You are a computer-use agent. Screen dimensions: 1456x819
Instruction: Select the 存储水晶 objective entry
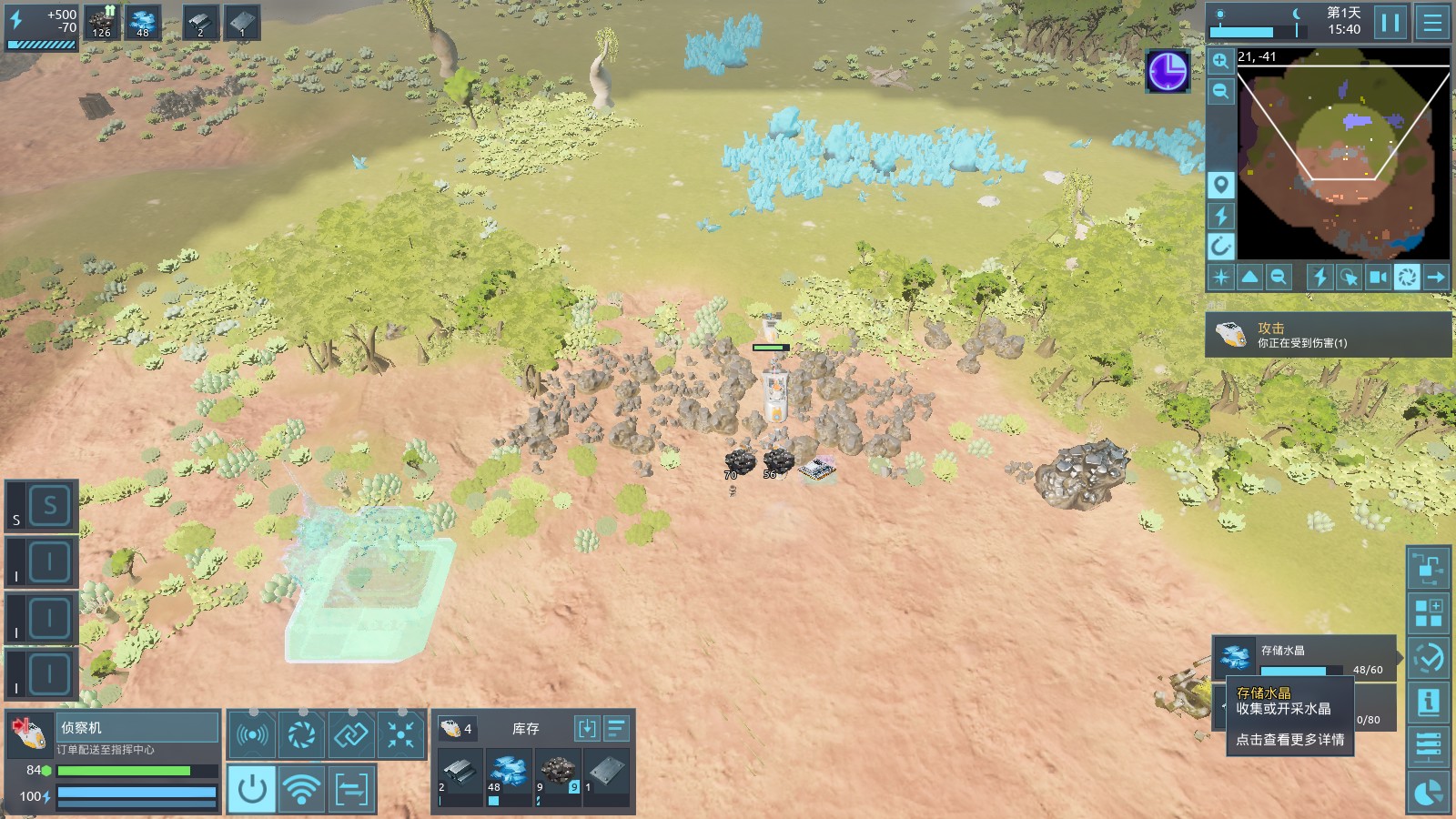[x=1304, y=656]
